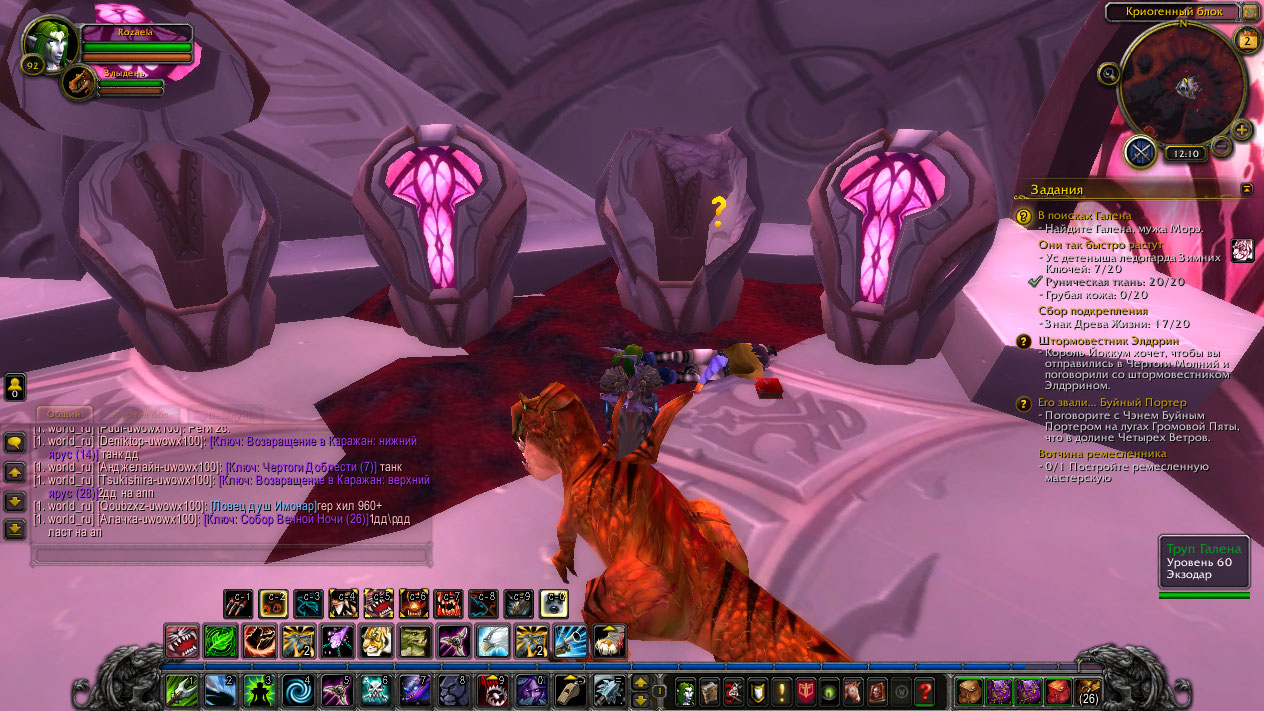1264x711 pixels.
Task: Open the character info micro button
Action: click(685, 691)
